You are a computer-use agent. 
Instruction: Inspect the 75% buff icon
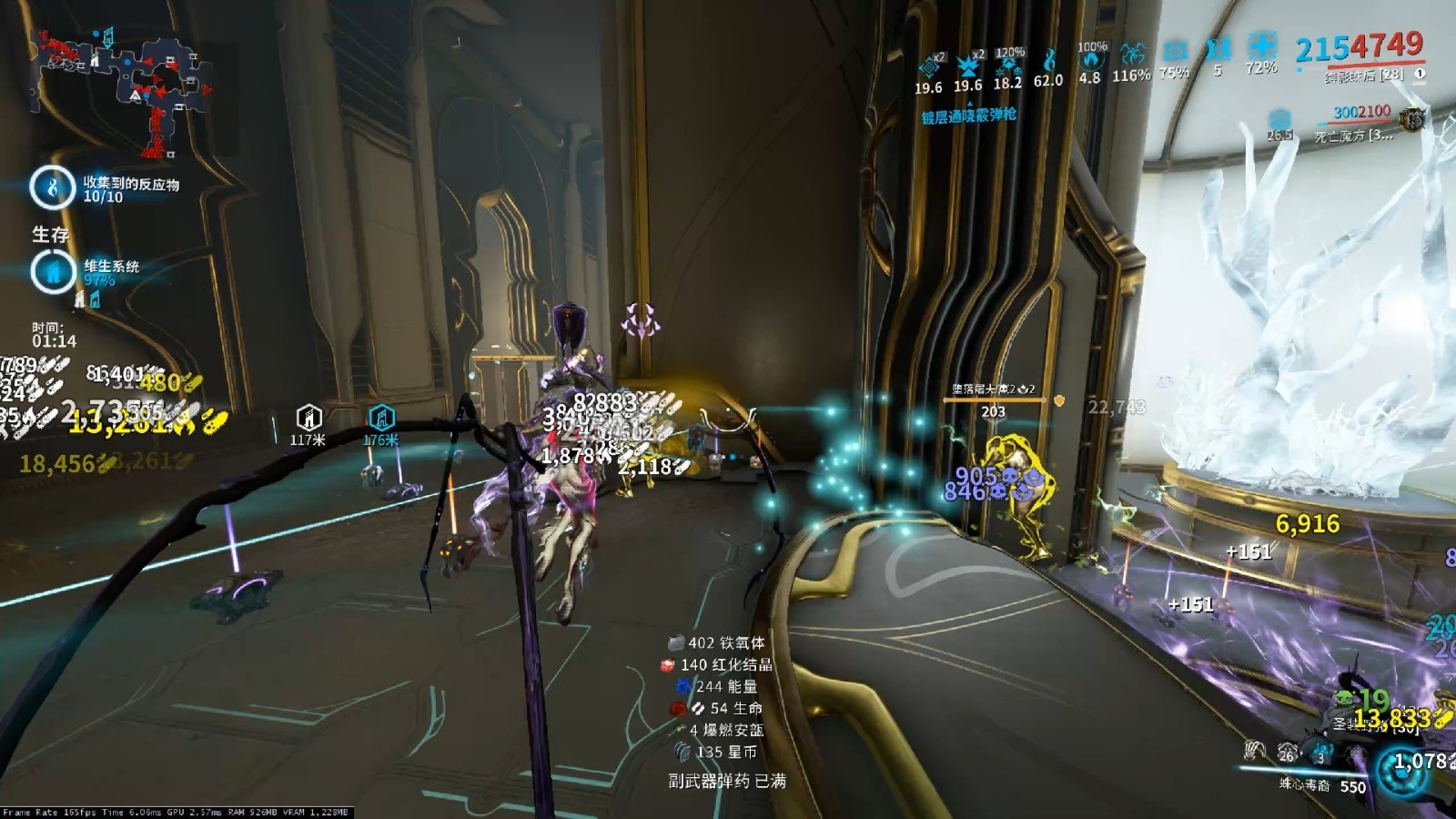point(1175,51)
